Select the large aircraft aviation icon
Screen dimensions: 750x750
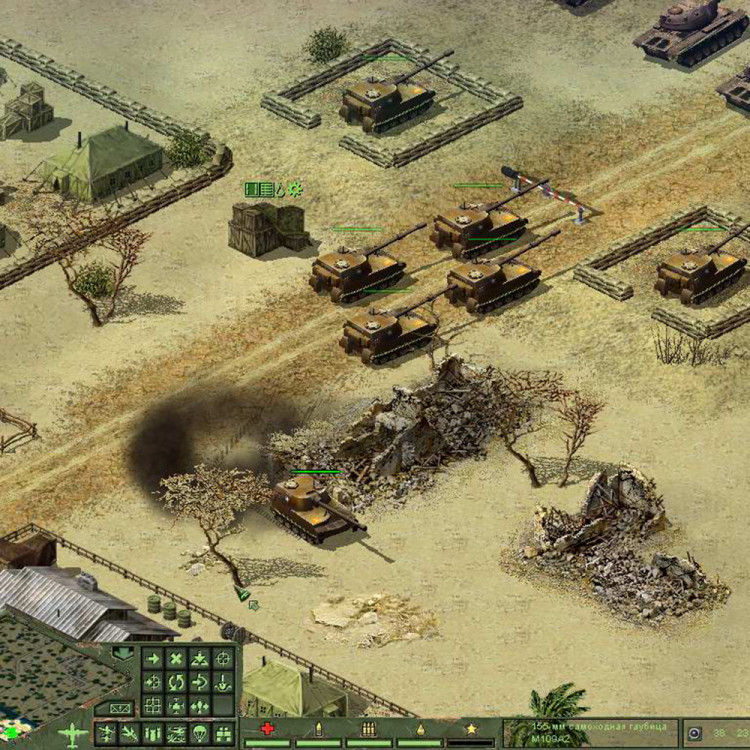click(75, 733)
